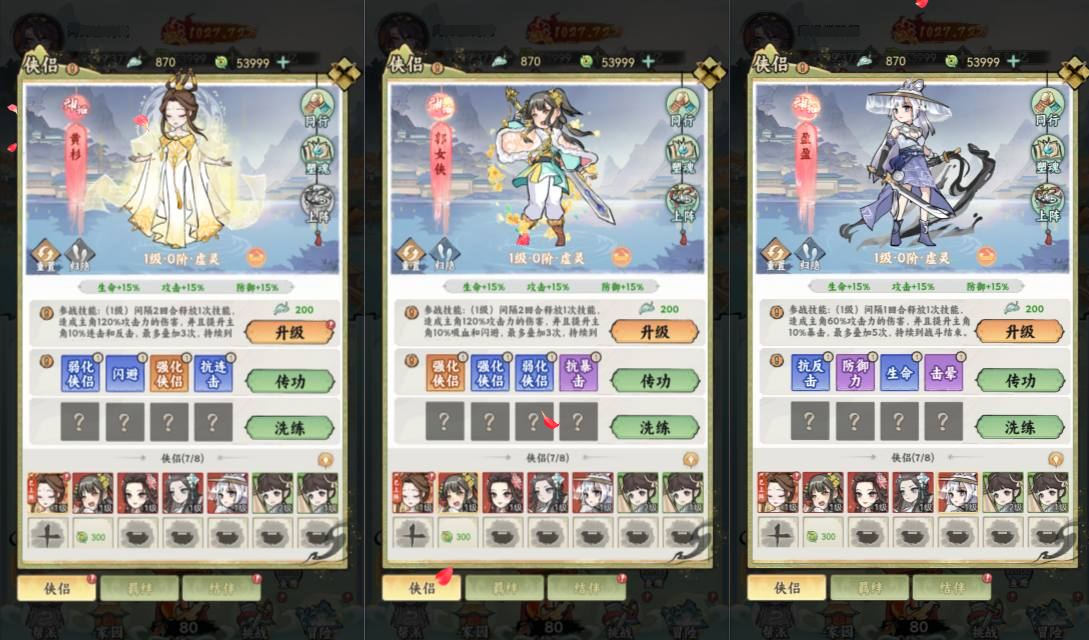Choose the 防御力 skill tag
This screenshot has width=1089, height=640.
coord(854,373)
